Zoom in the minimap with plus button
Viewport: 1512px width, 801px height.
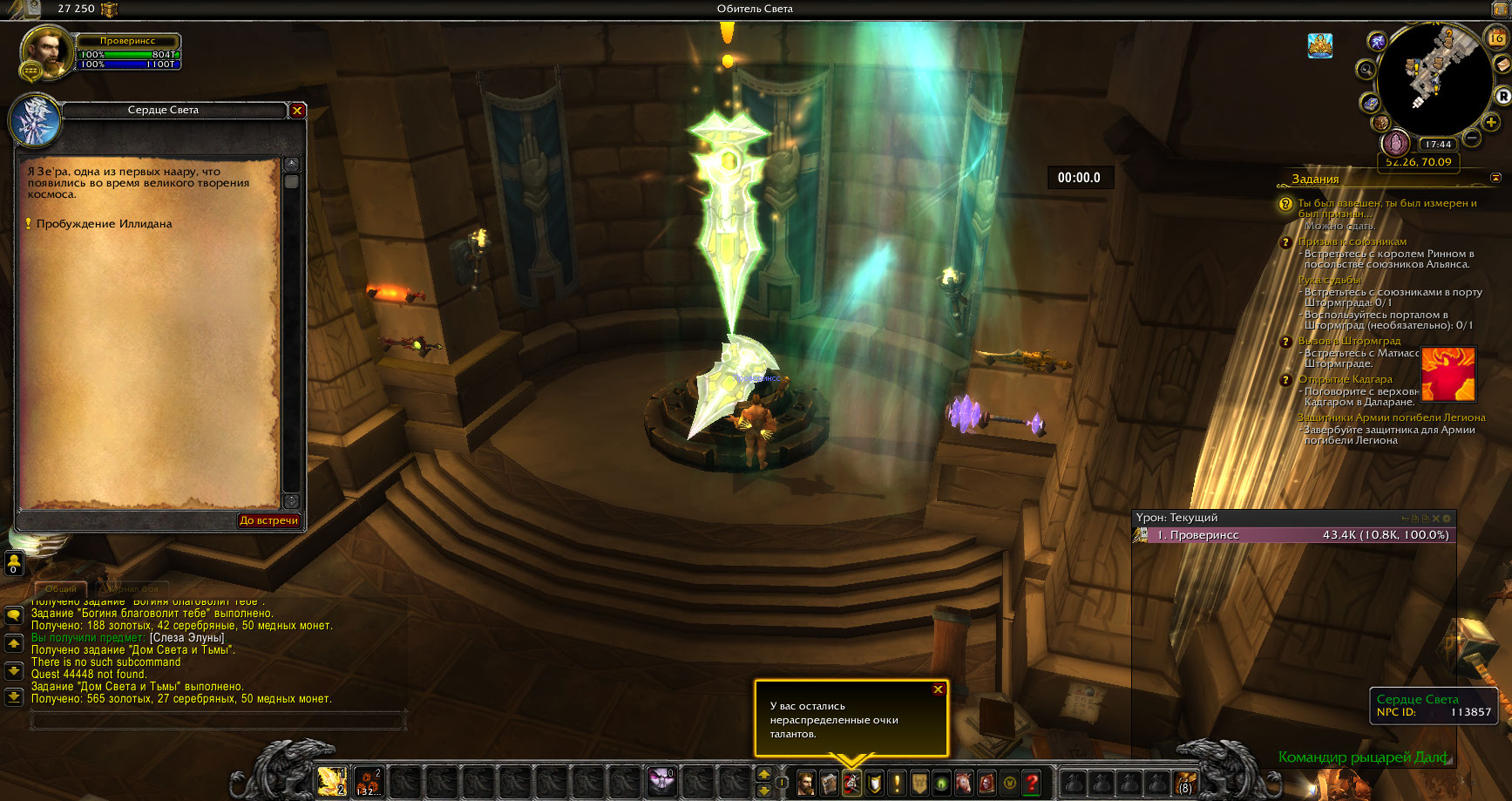click(x=1491, y=123)
